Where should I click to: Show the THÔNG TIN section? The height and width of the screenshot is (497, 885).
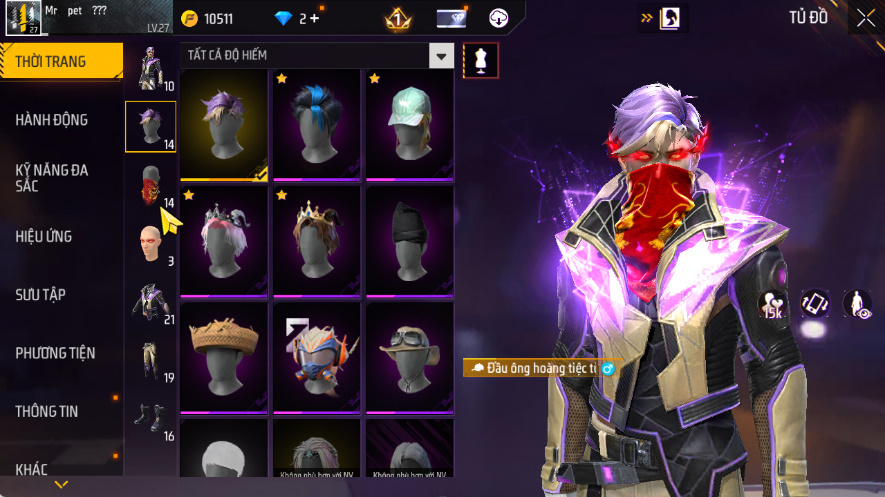[x=47, y=411]
